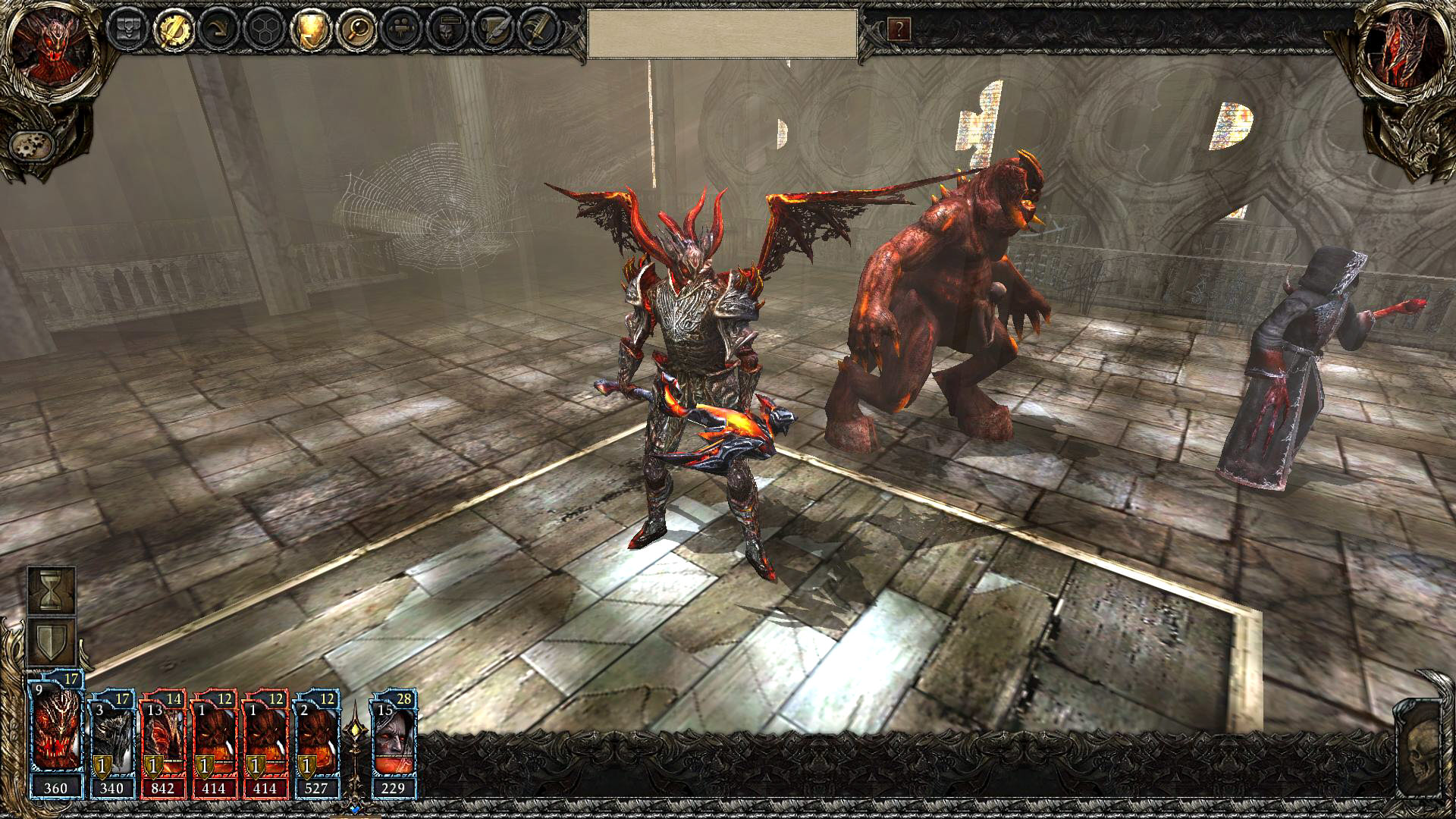
Task: Open the question mark help button
Action: (x=899, y=30)
